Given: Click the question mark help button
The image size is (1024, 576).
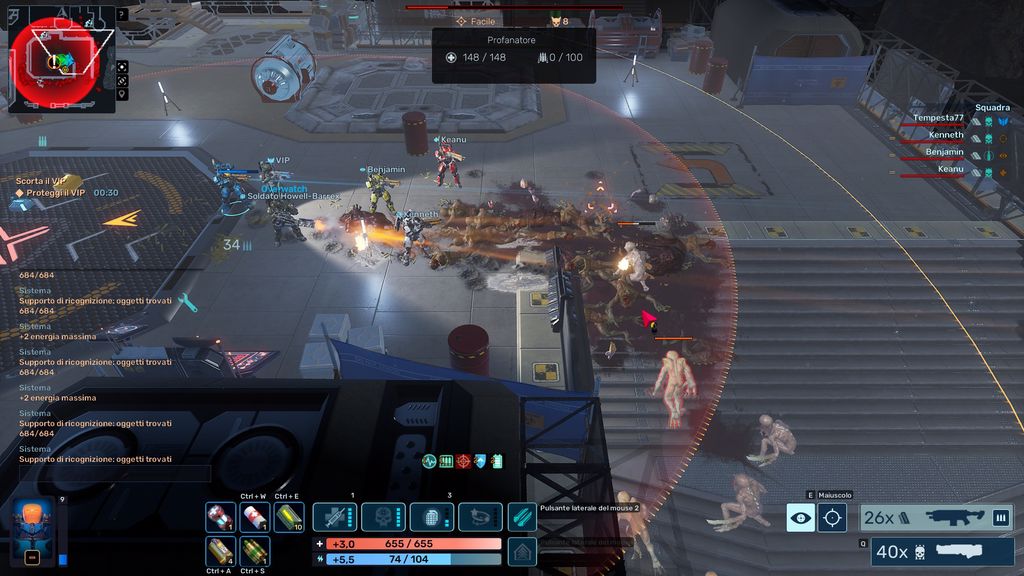Looking at the screenshot, I should tap(122, 15).
